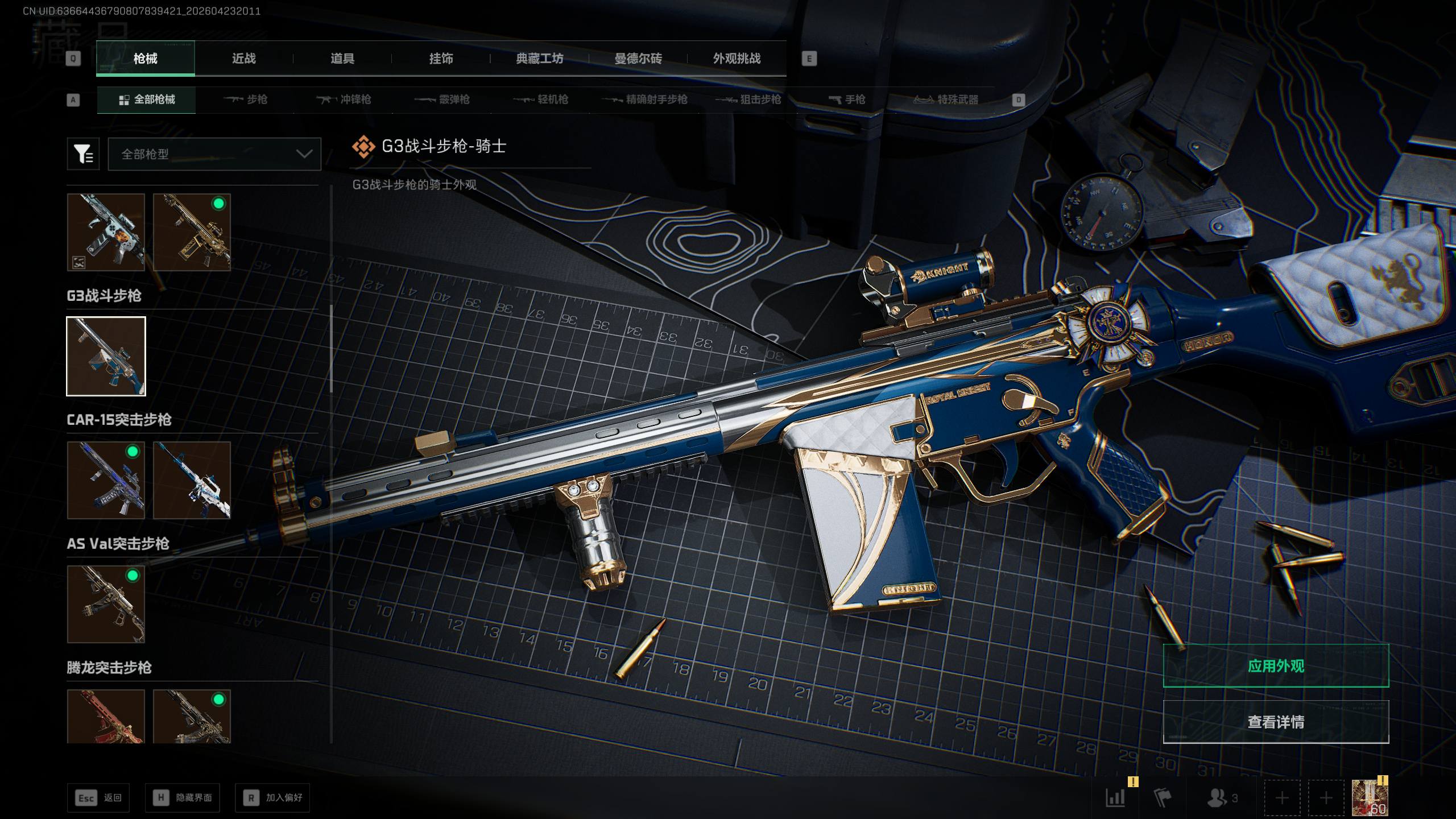View skin details via 查看详情

(1276, 722)
